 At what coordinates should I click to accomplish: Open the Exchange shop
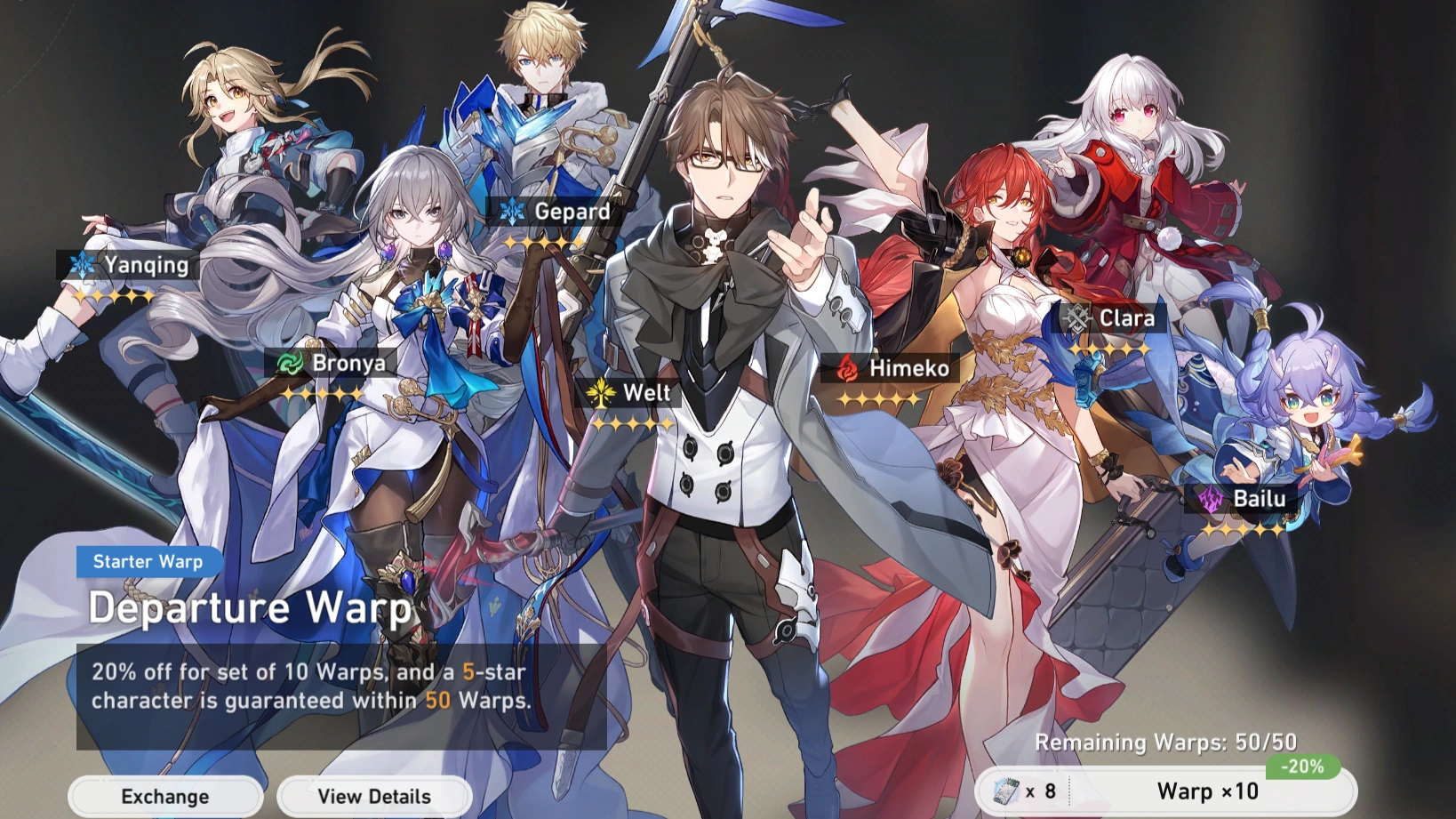pos(165,796)
